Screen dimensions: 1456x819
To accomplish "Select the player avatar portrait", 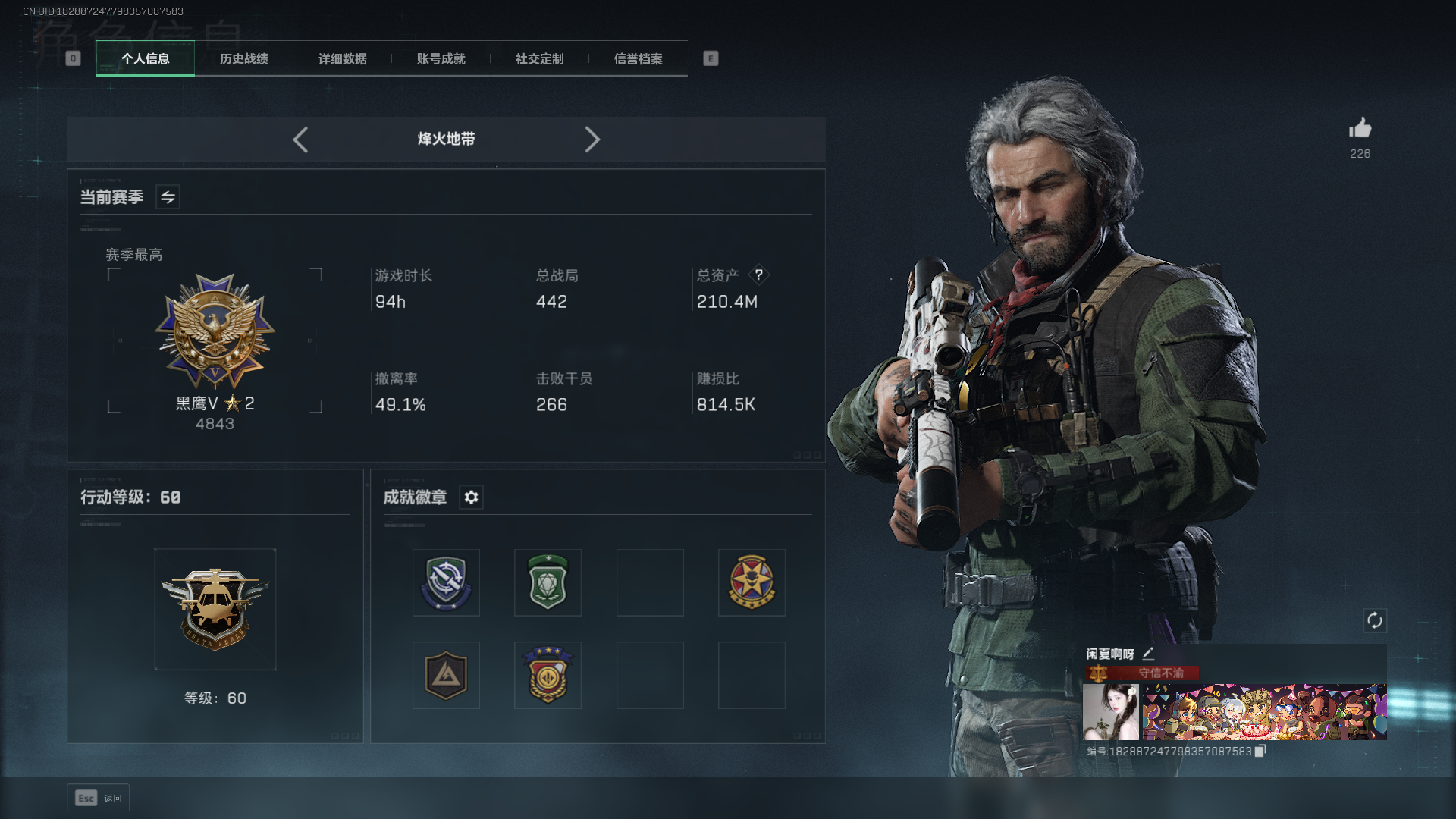I will pos(1110,712).
